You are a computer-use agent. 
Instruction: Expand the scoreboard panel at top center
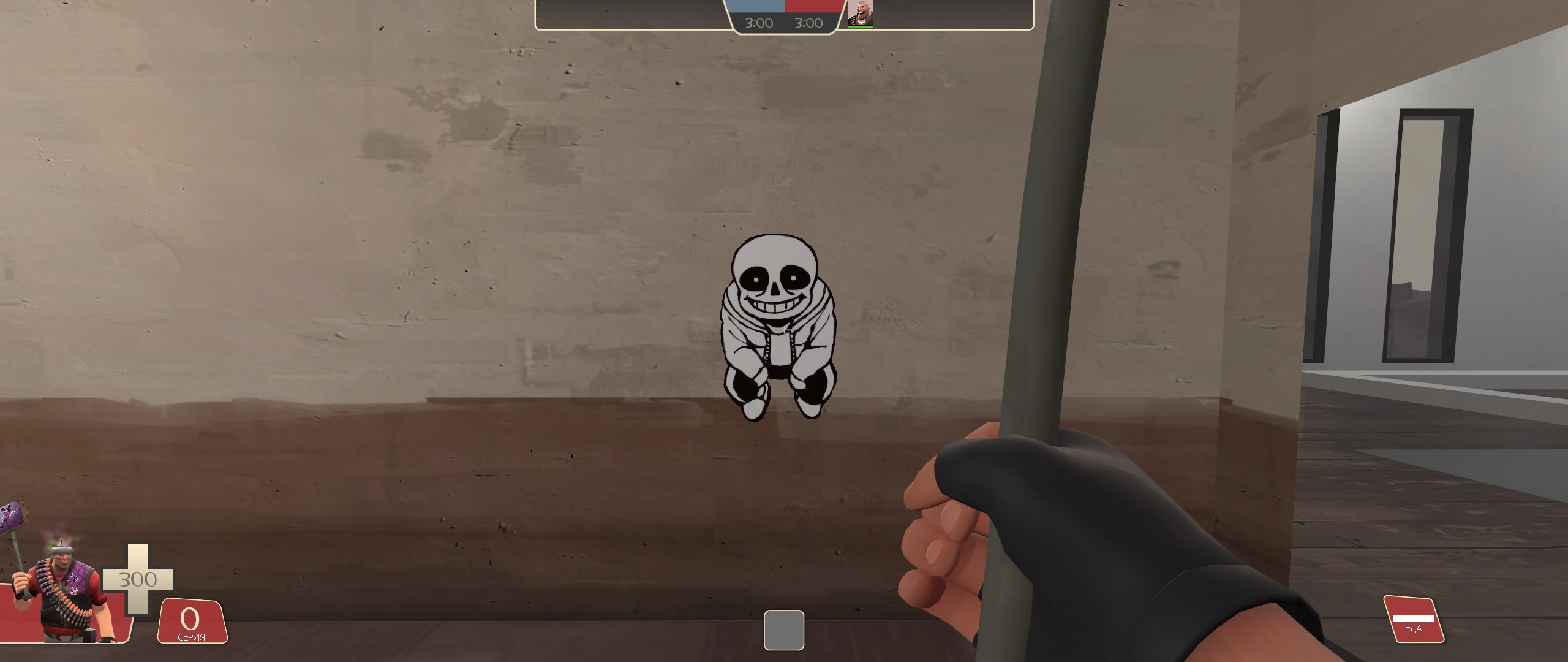(x=784, y=15)
